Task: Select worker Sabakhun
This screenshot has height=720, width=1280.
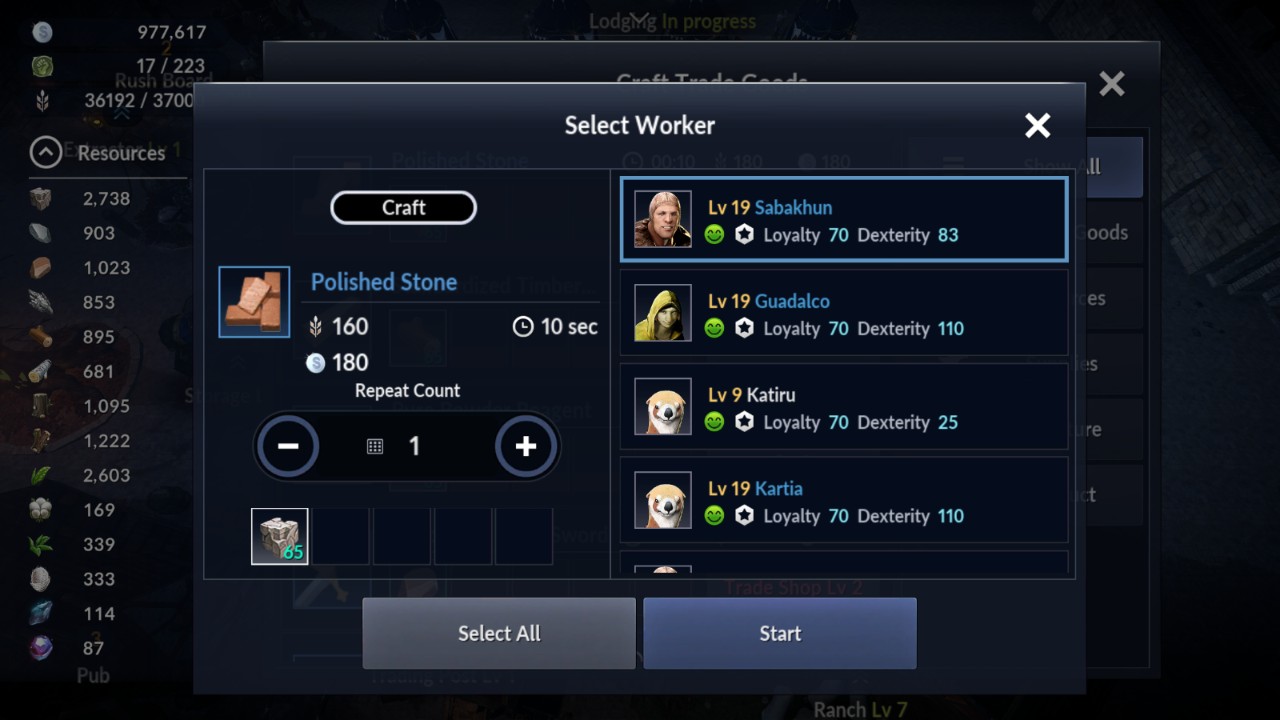Action: click(x=844, y=220)
